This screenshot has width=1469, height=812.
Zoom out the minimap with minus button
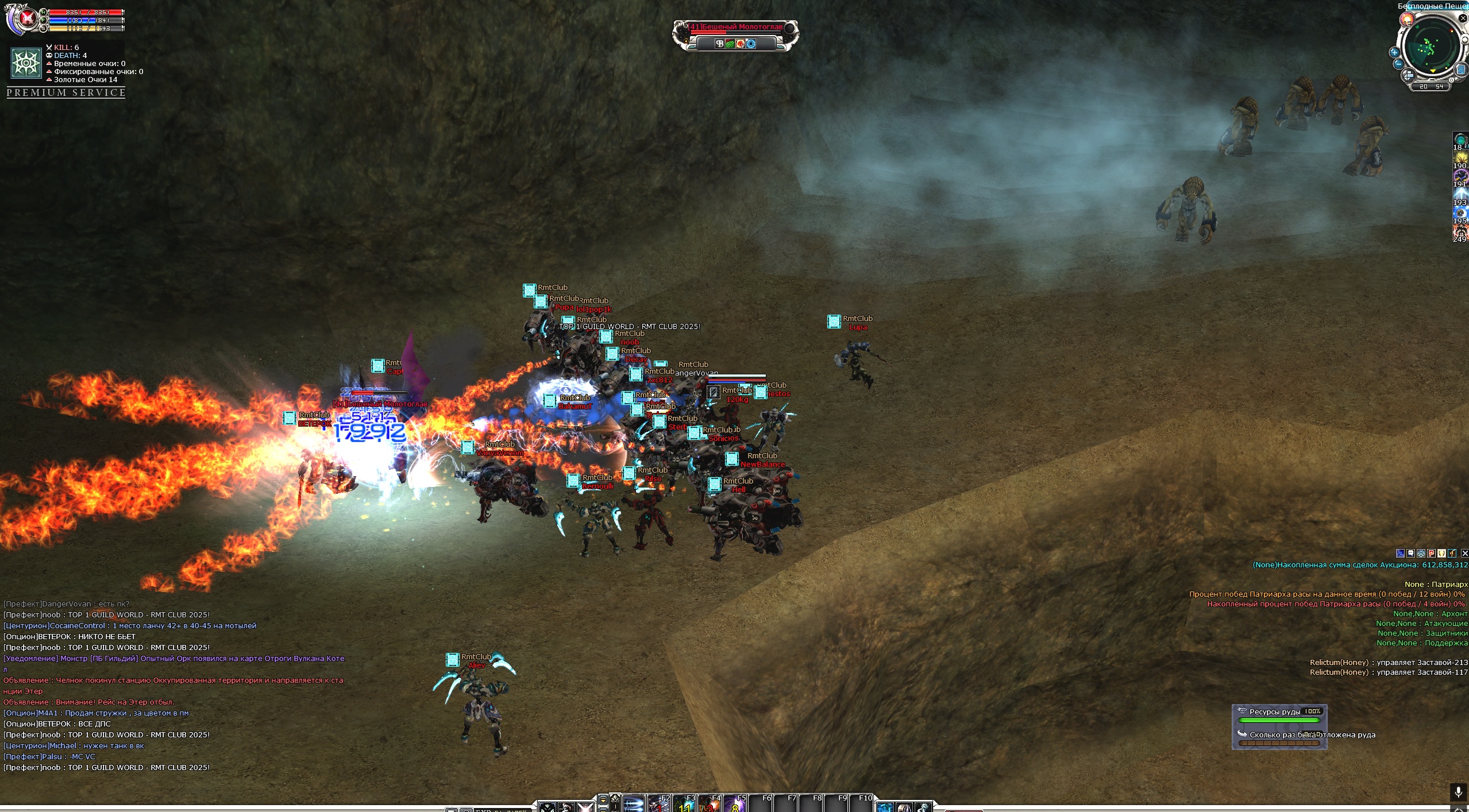1398,63
